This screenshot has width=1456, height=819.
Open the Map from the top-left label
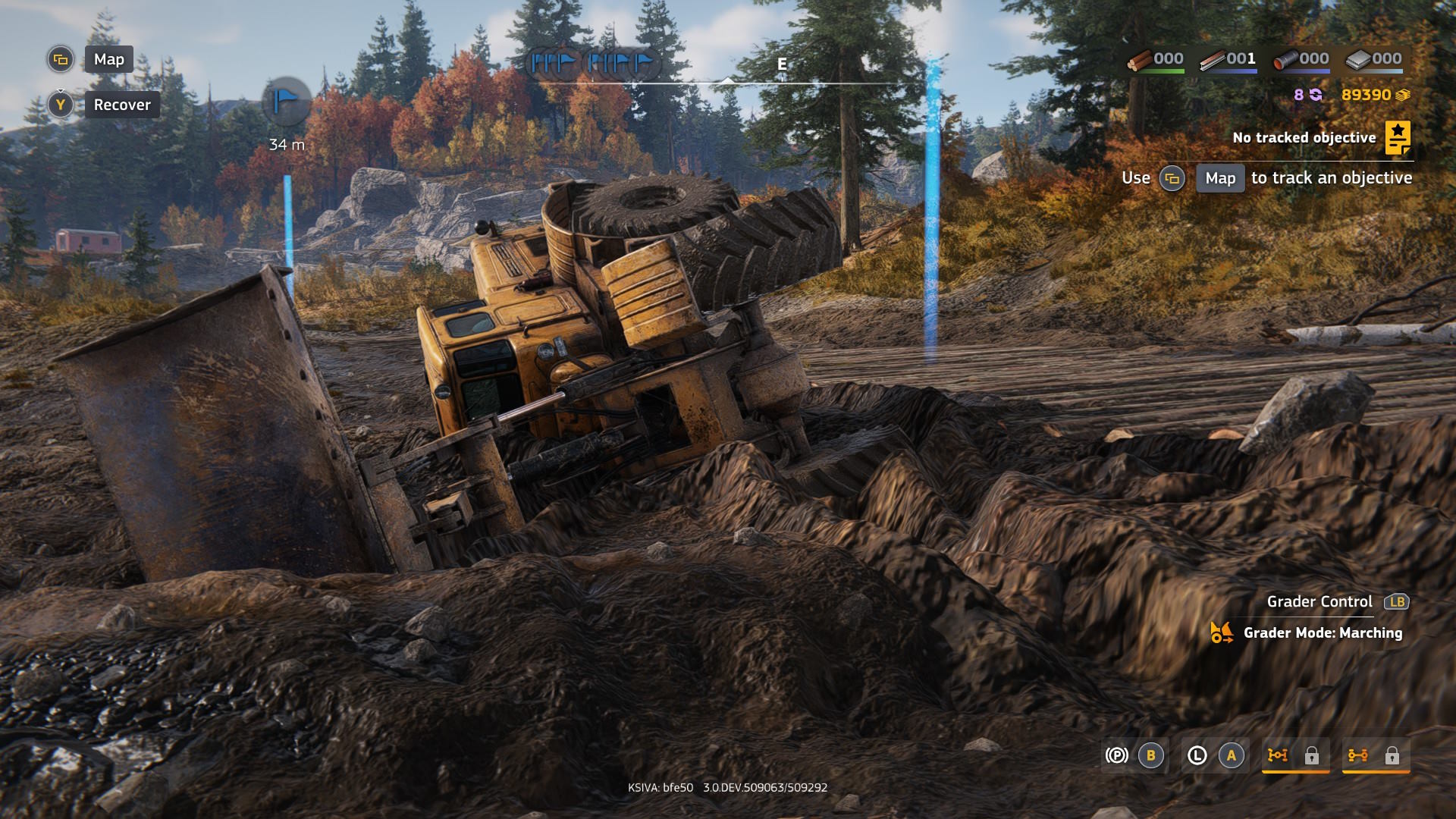pos(108,59)
